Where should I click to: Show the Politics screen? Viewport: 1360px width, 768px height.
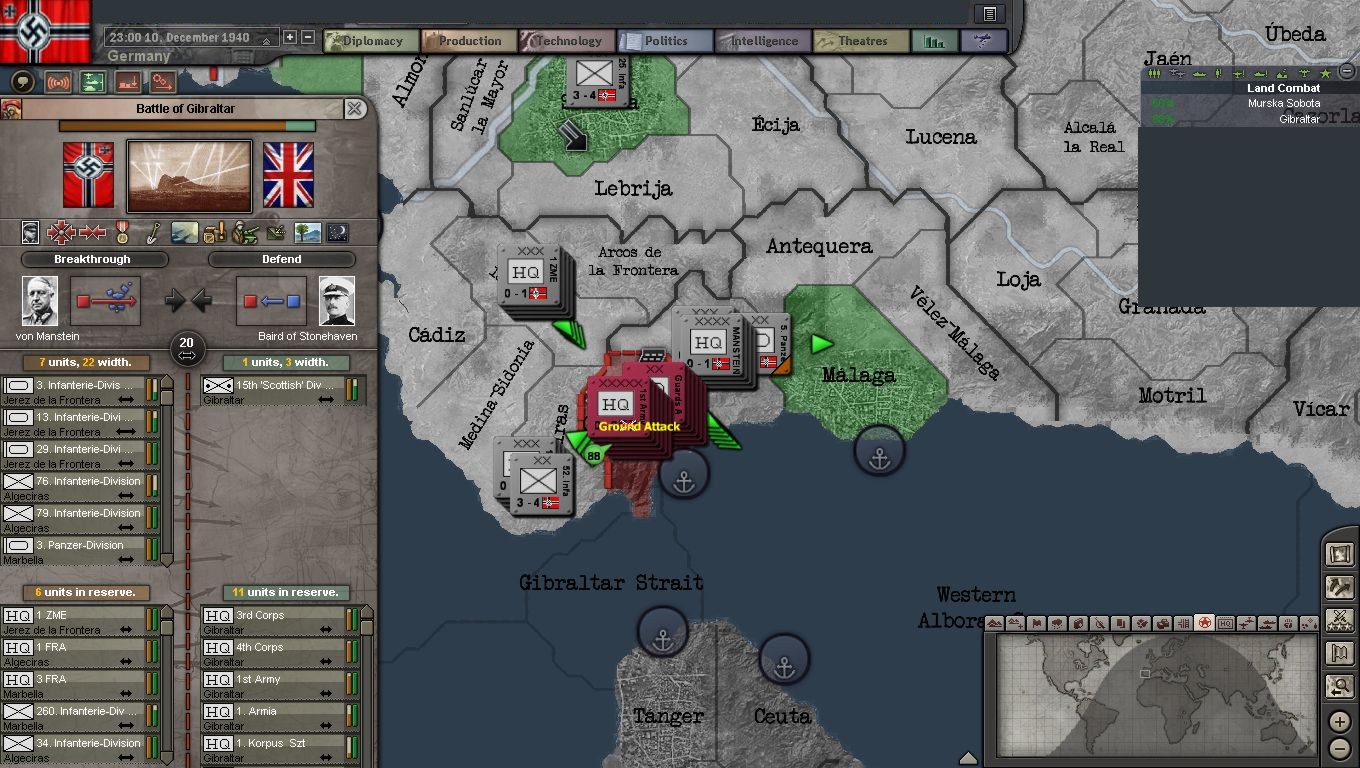tap(665, 41)
